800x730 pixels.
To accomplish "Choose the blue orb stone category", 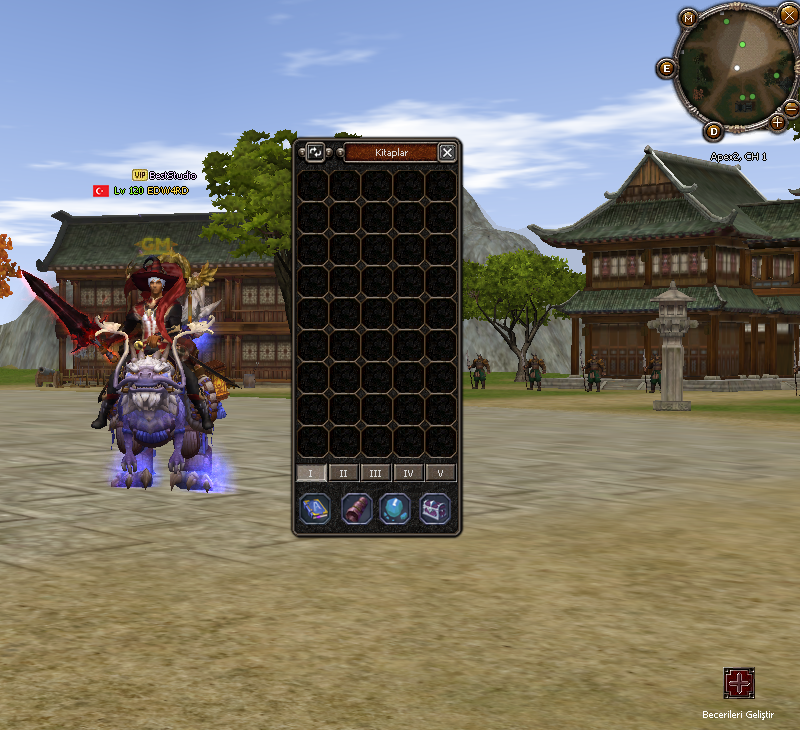I will point(395,509).
